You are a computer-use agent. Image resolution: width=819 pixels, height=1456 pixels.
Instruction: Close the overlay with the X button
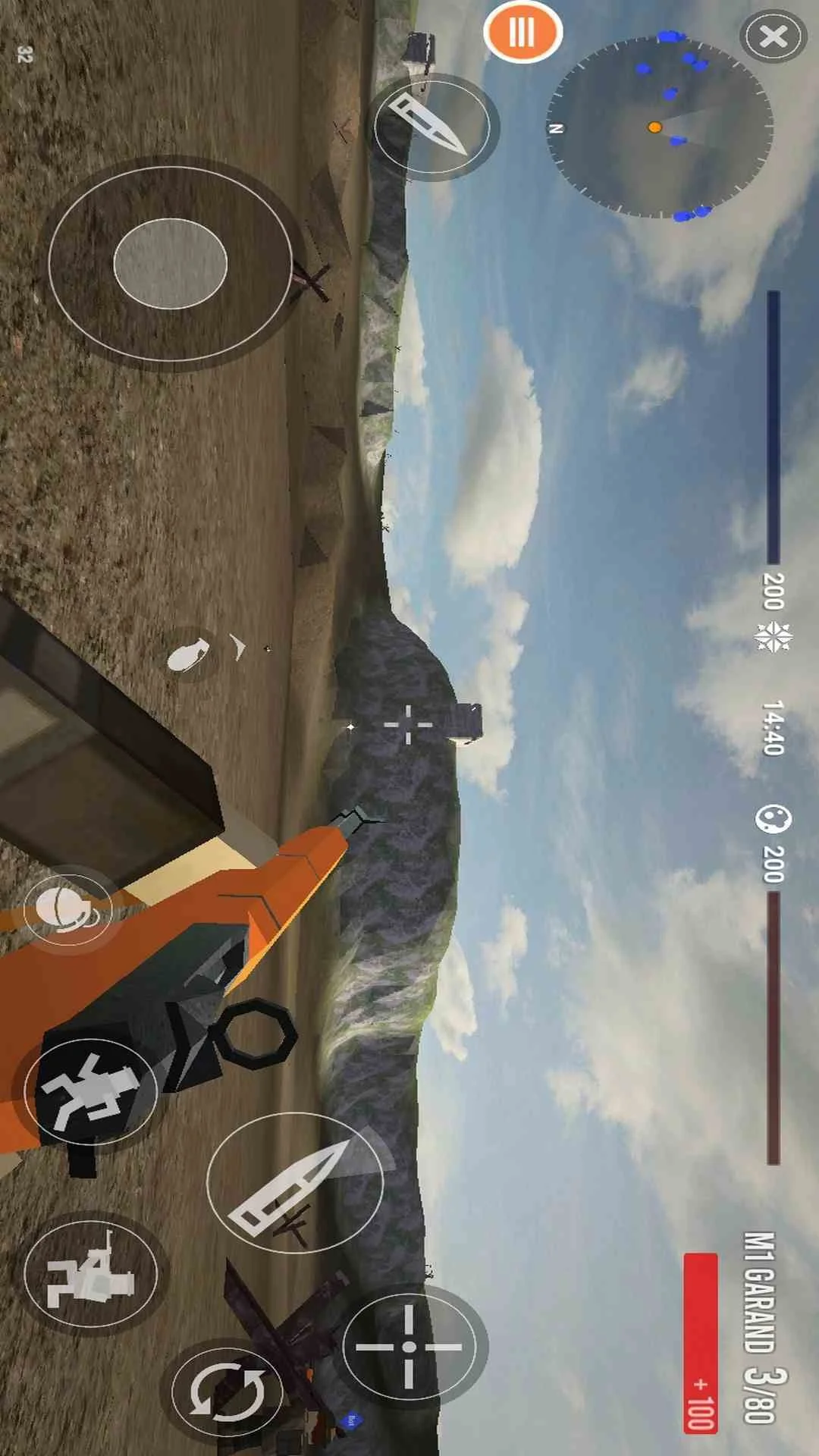(x=773, y=36)
